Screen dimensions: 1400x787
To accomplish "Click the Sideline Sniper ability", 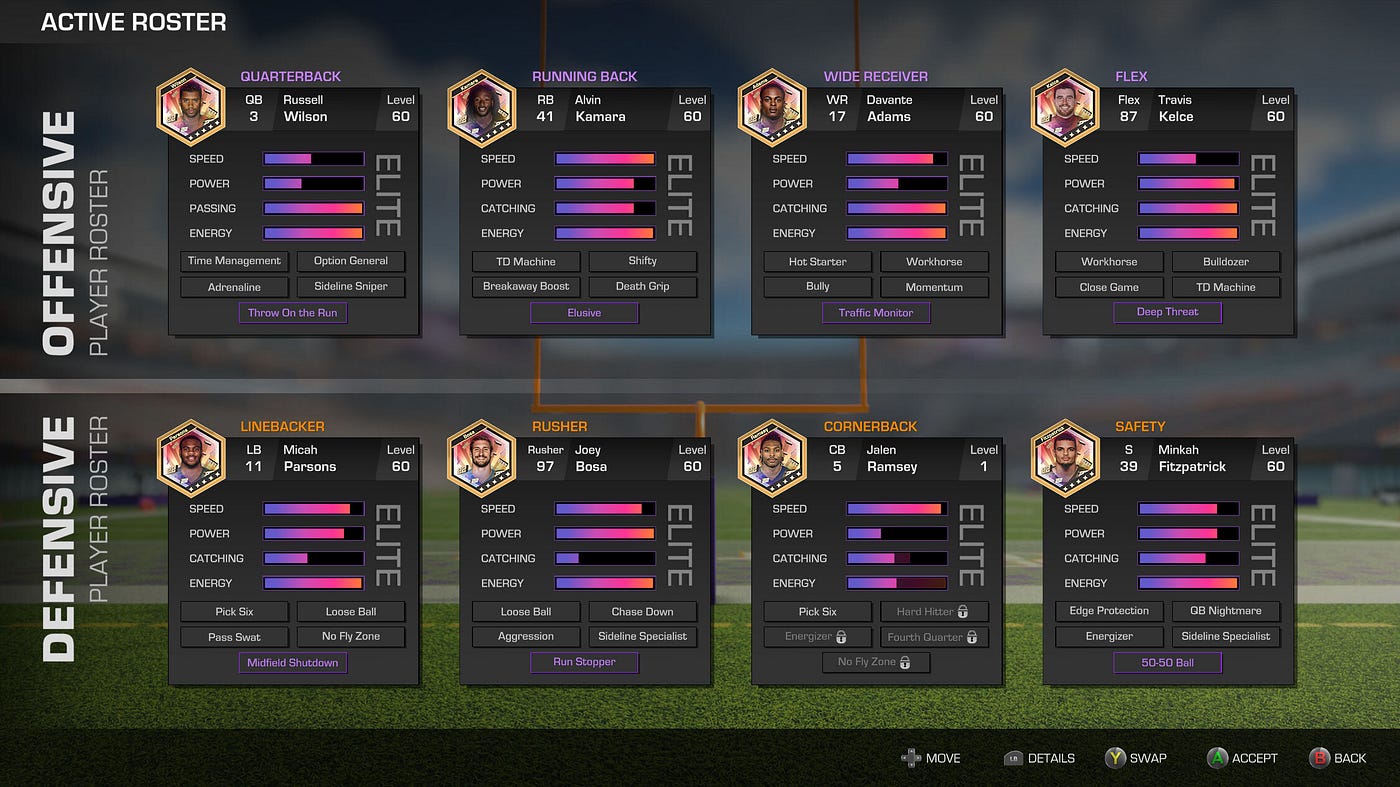I will click(x=351, y=287).
